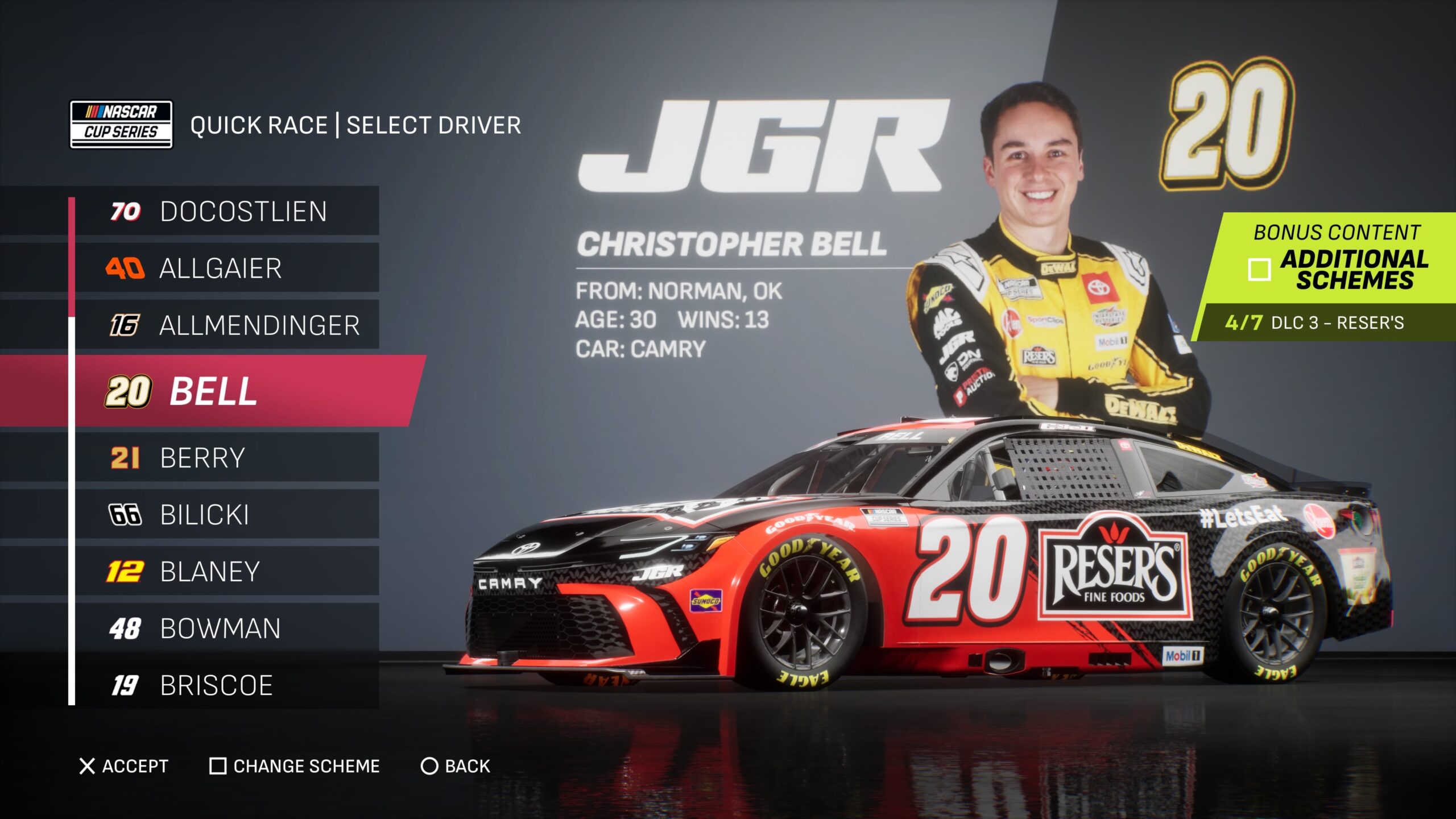Choose Briscoe, driver number 19
Image resolution: width=1456 pixels, height=819 pixels.
[x=227, y=685]
